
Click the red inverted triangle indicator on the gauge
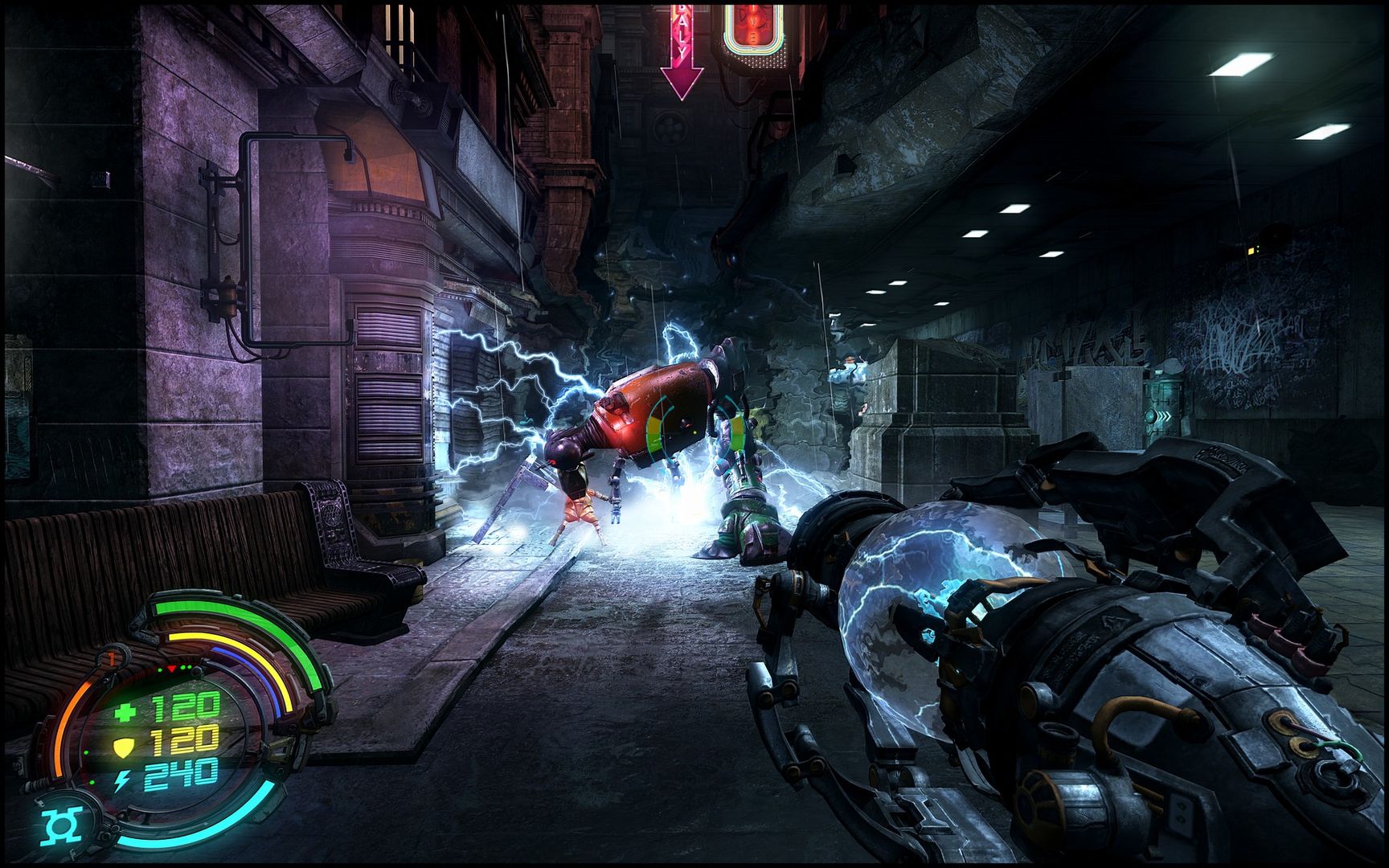[171, 669]
